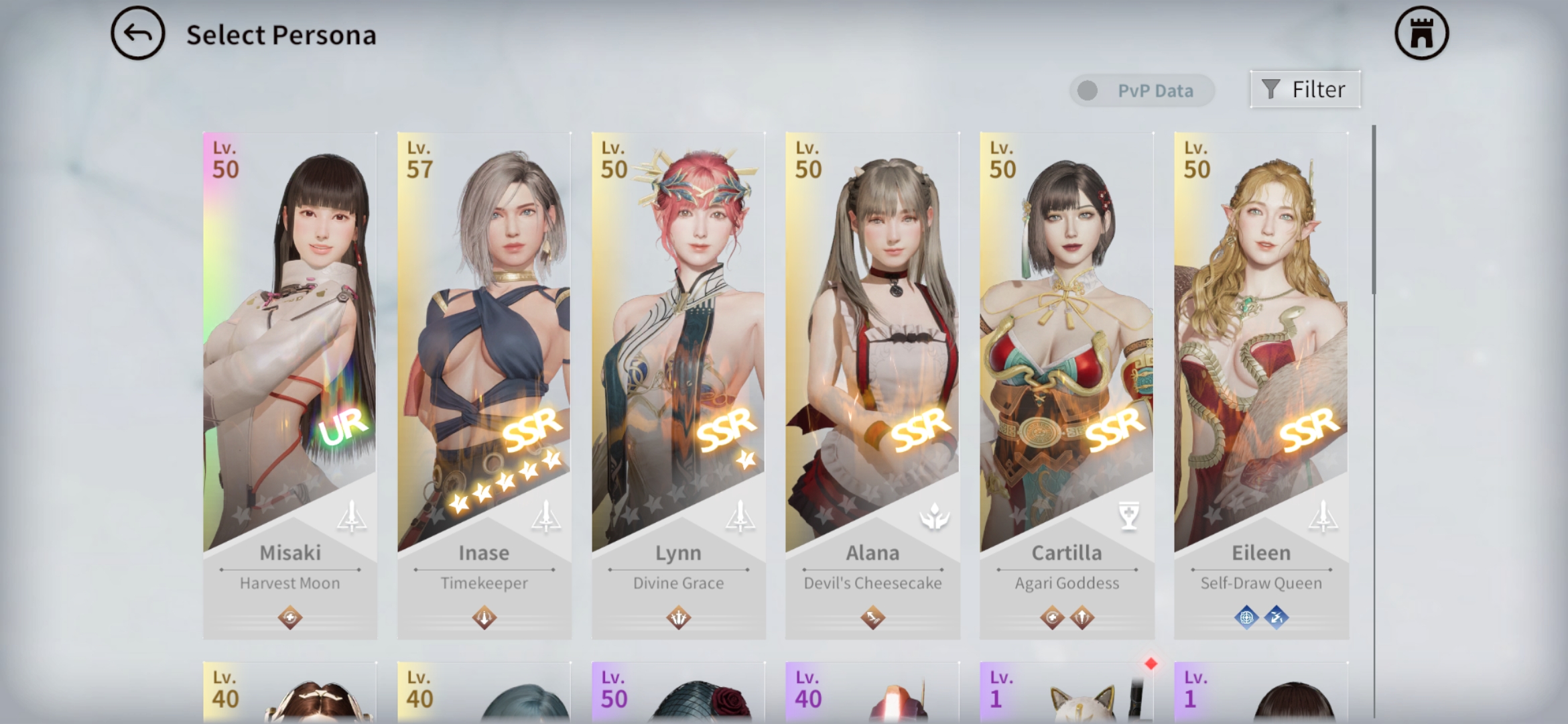Image resolution: width=1568 pixels, height=724 pixels.
Task: Select the Misaki Harvest Moon persona
Action: pyautogui.click(x=289, y=385)
